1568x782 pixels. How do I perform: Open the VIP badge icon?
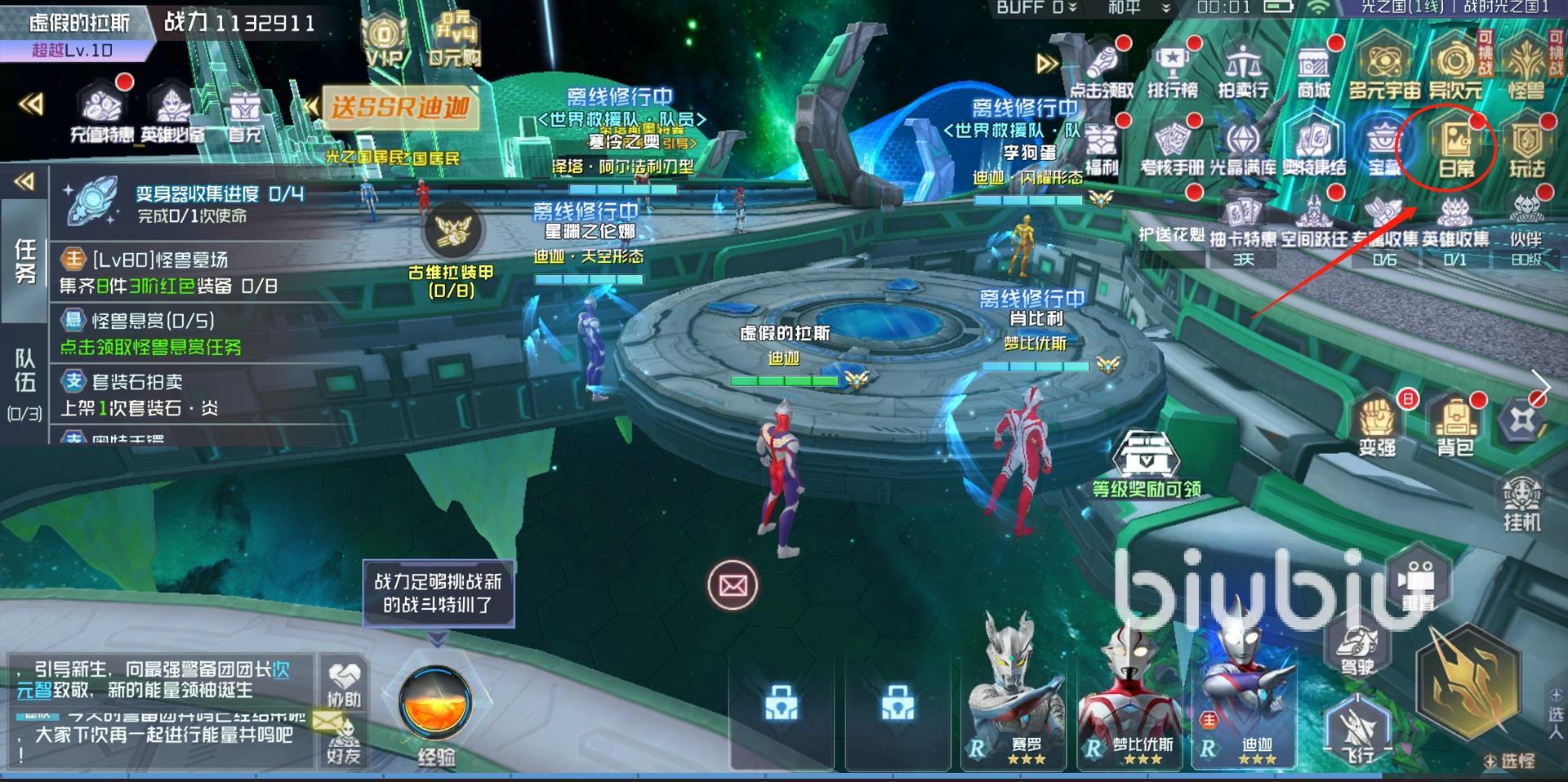(384, 42)
